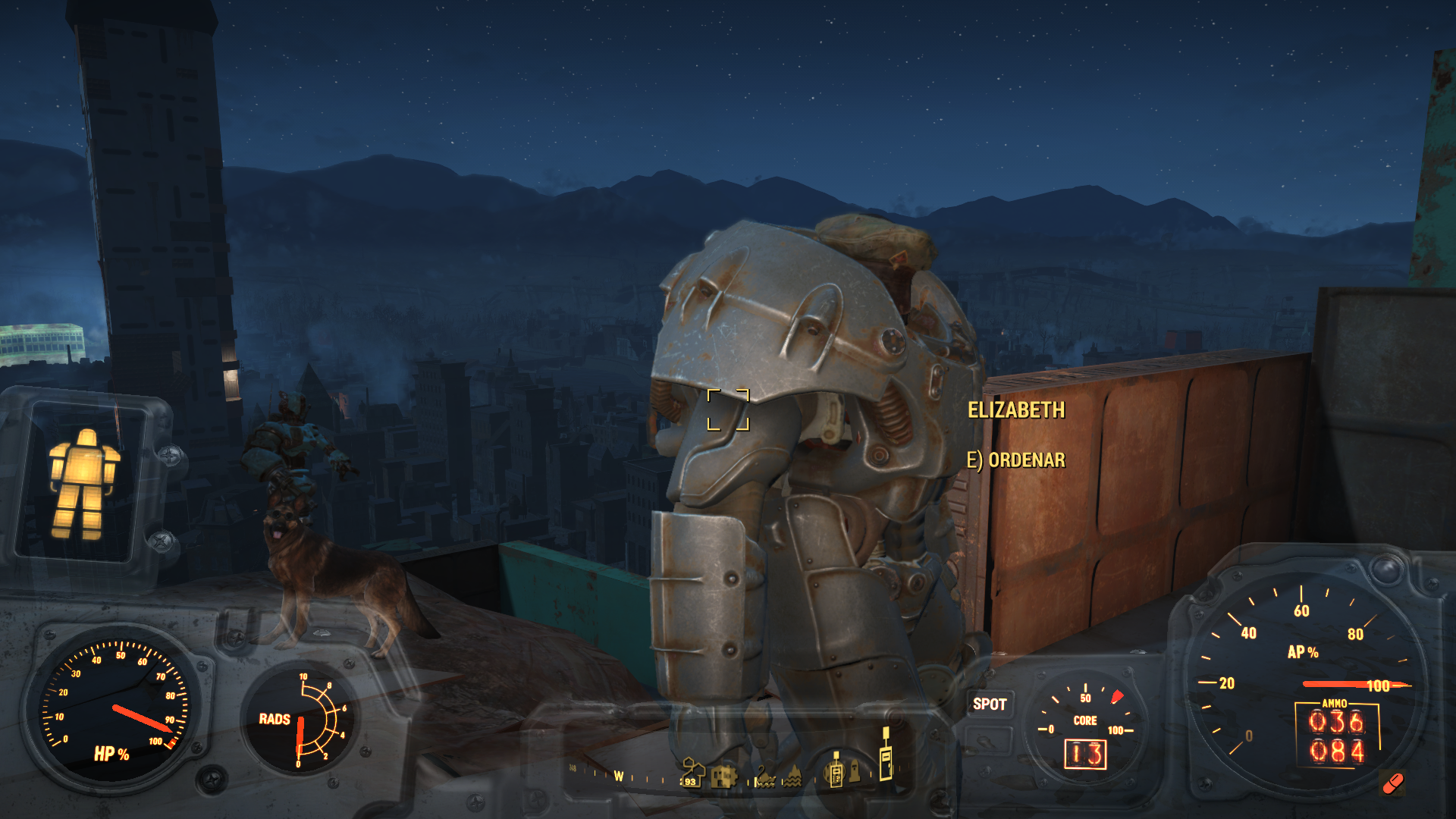This screenshot has width=1456, height=819.
Task: Select the settlement houses compass marker
Action: [x=692, y=772]
